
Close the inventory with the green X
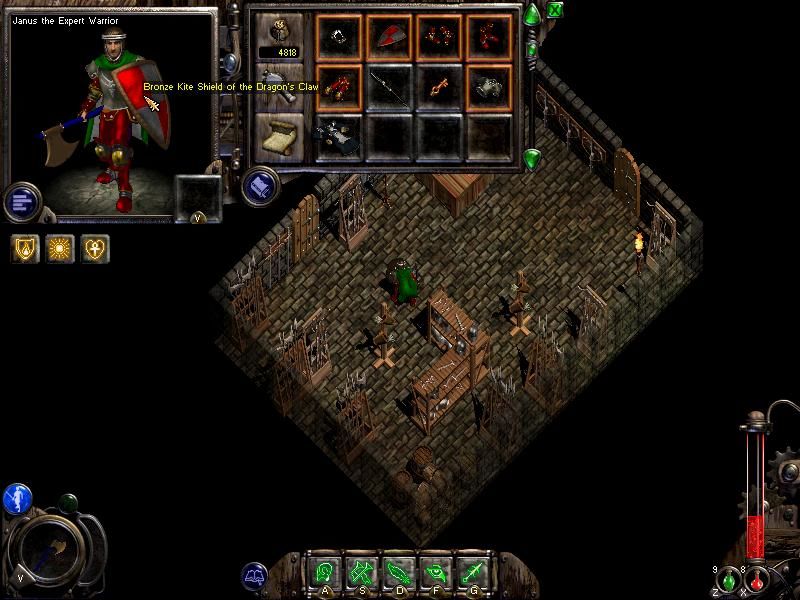555,11
